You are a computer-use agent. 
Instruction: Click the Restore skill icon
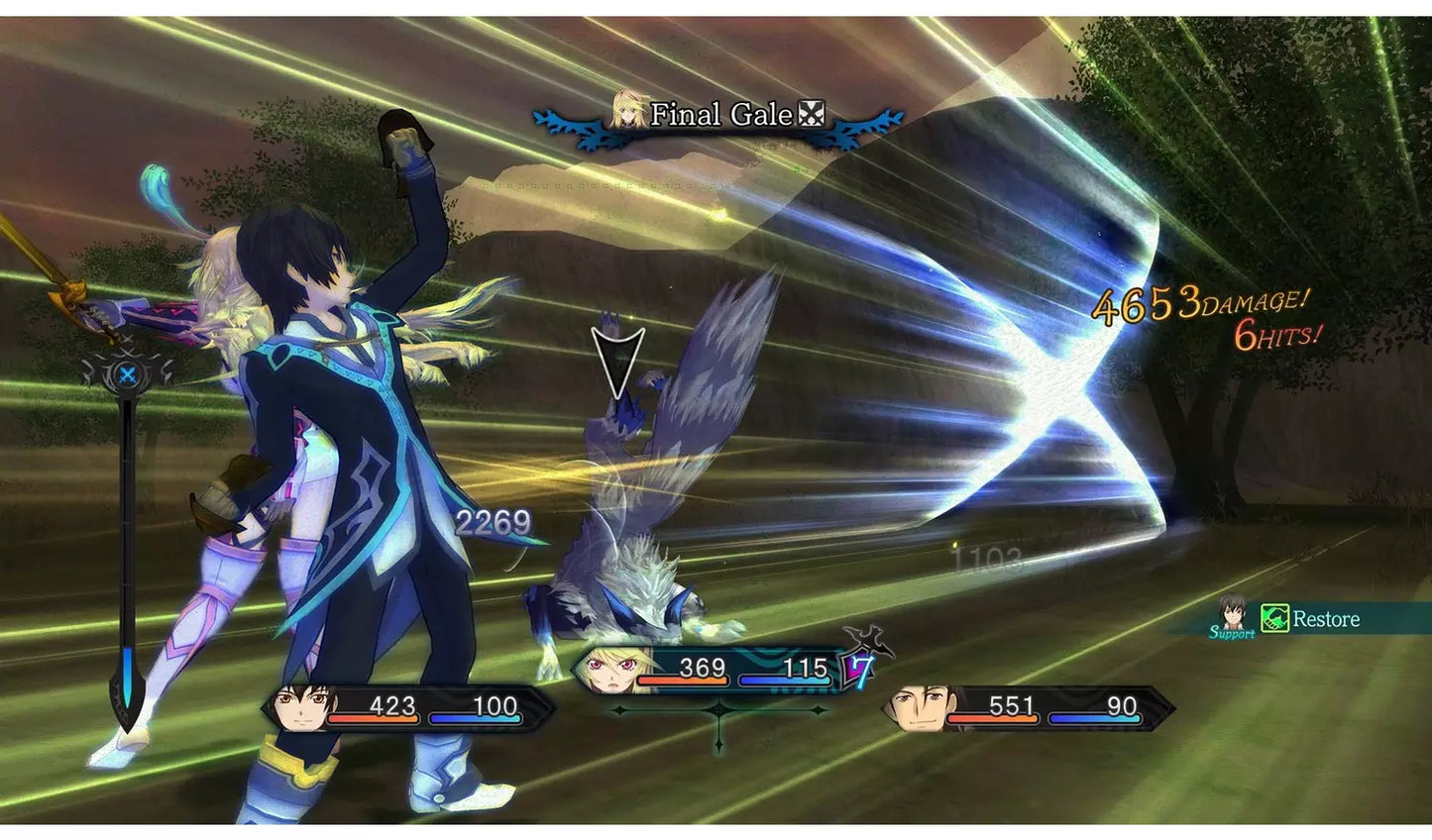pyautogui.click(x=1272, y=621)
